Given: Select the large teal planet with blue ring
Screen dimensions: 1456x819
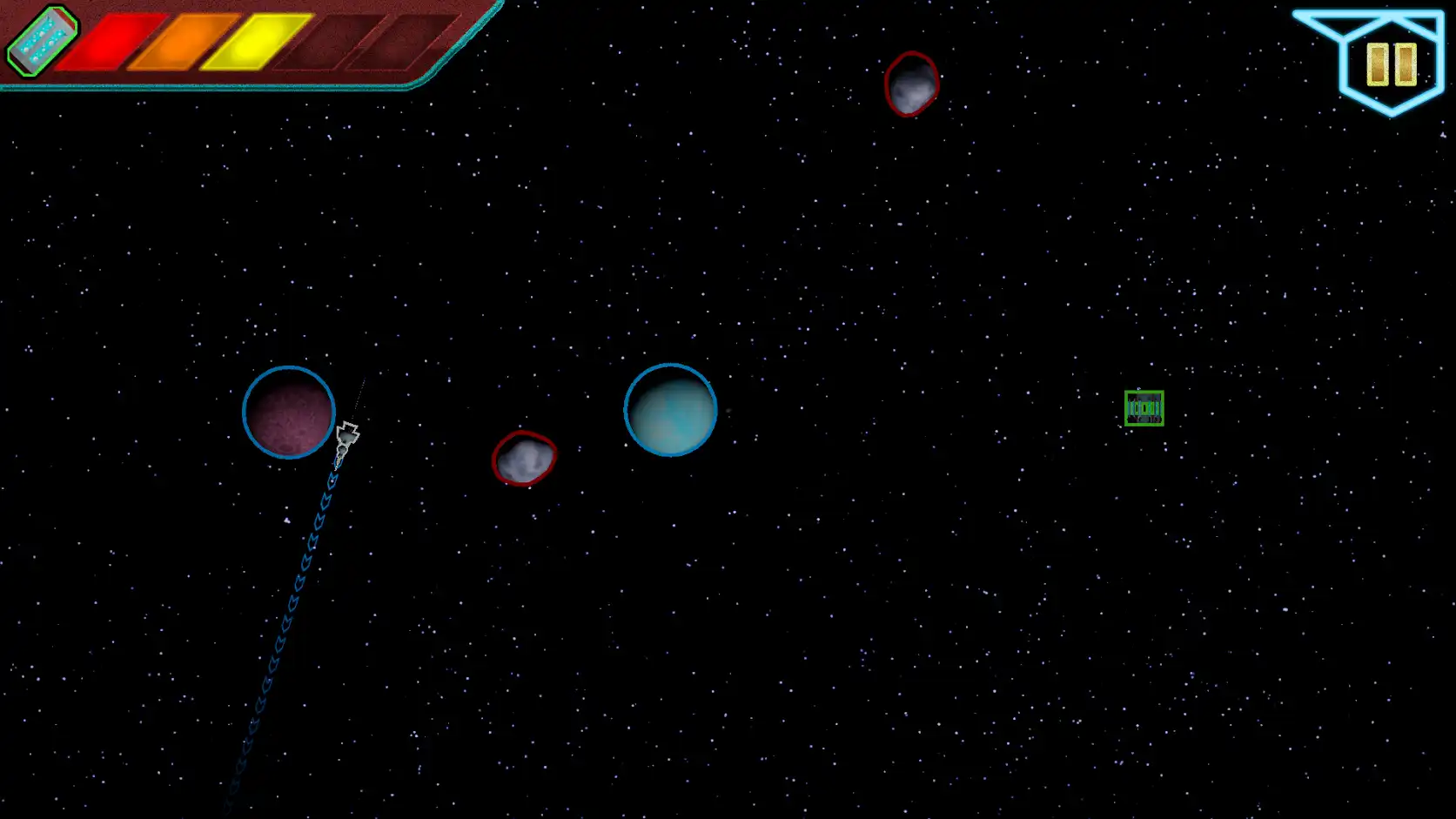Looking at the screenshot, I should click(x=670, y=411).
